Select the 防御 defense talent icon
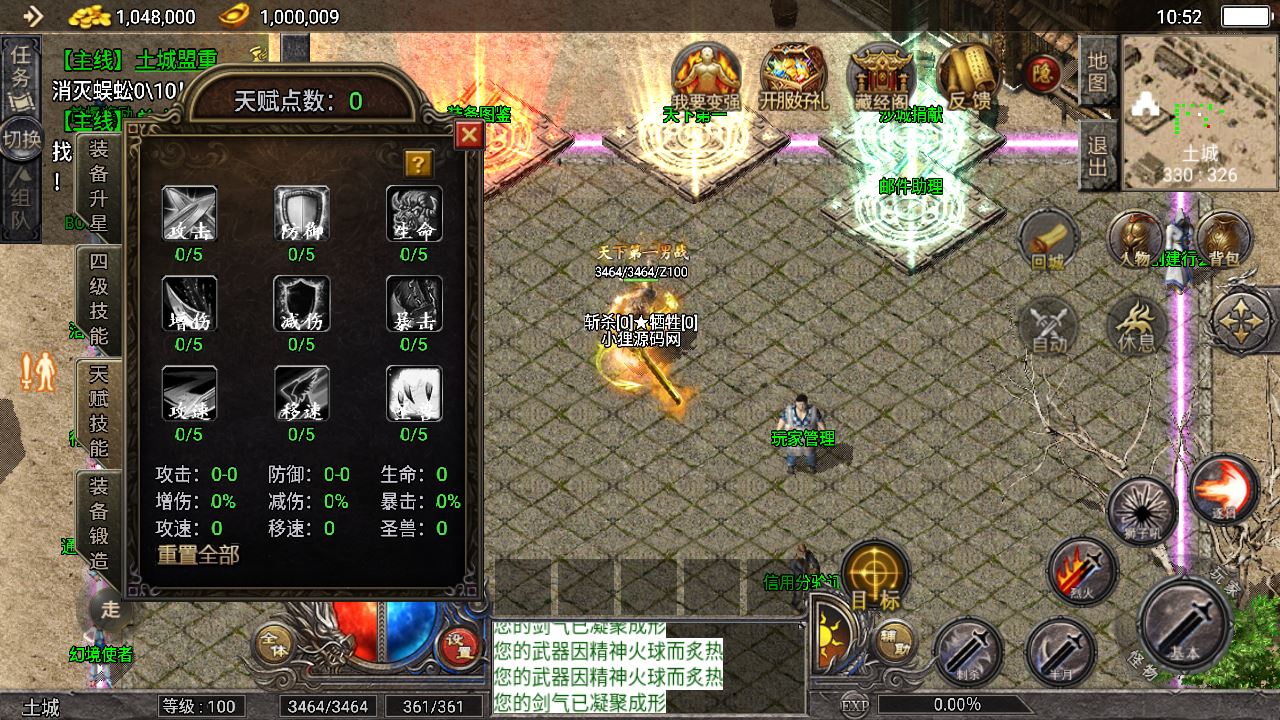The width and height of the screenshot is (1280, 720). pyautogui.click(x=301, y=214)
